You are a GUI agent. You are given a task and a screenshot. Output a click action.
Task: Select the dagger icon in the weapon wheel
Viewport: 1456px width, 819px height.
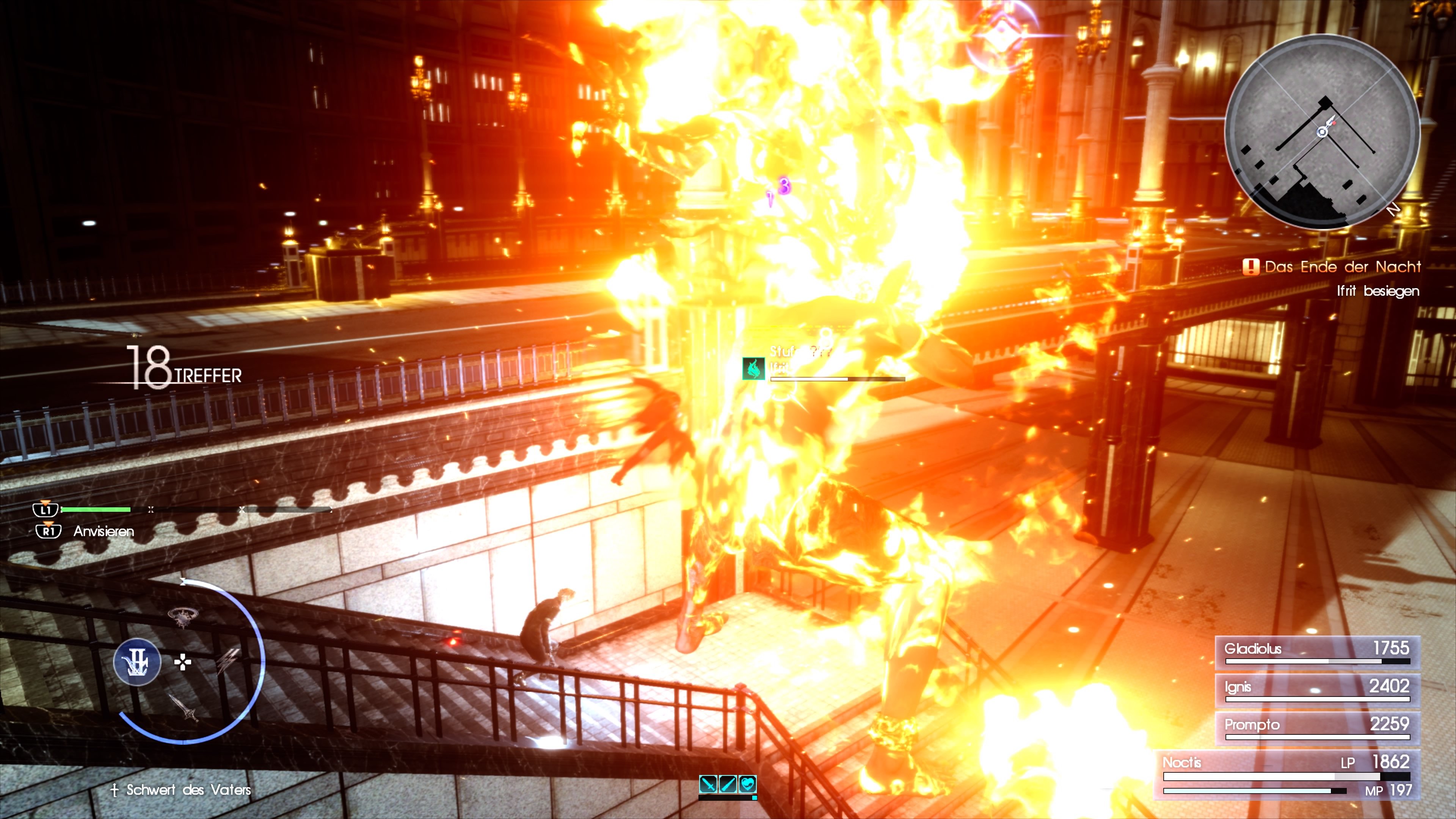click(x=183, y=709)
